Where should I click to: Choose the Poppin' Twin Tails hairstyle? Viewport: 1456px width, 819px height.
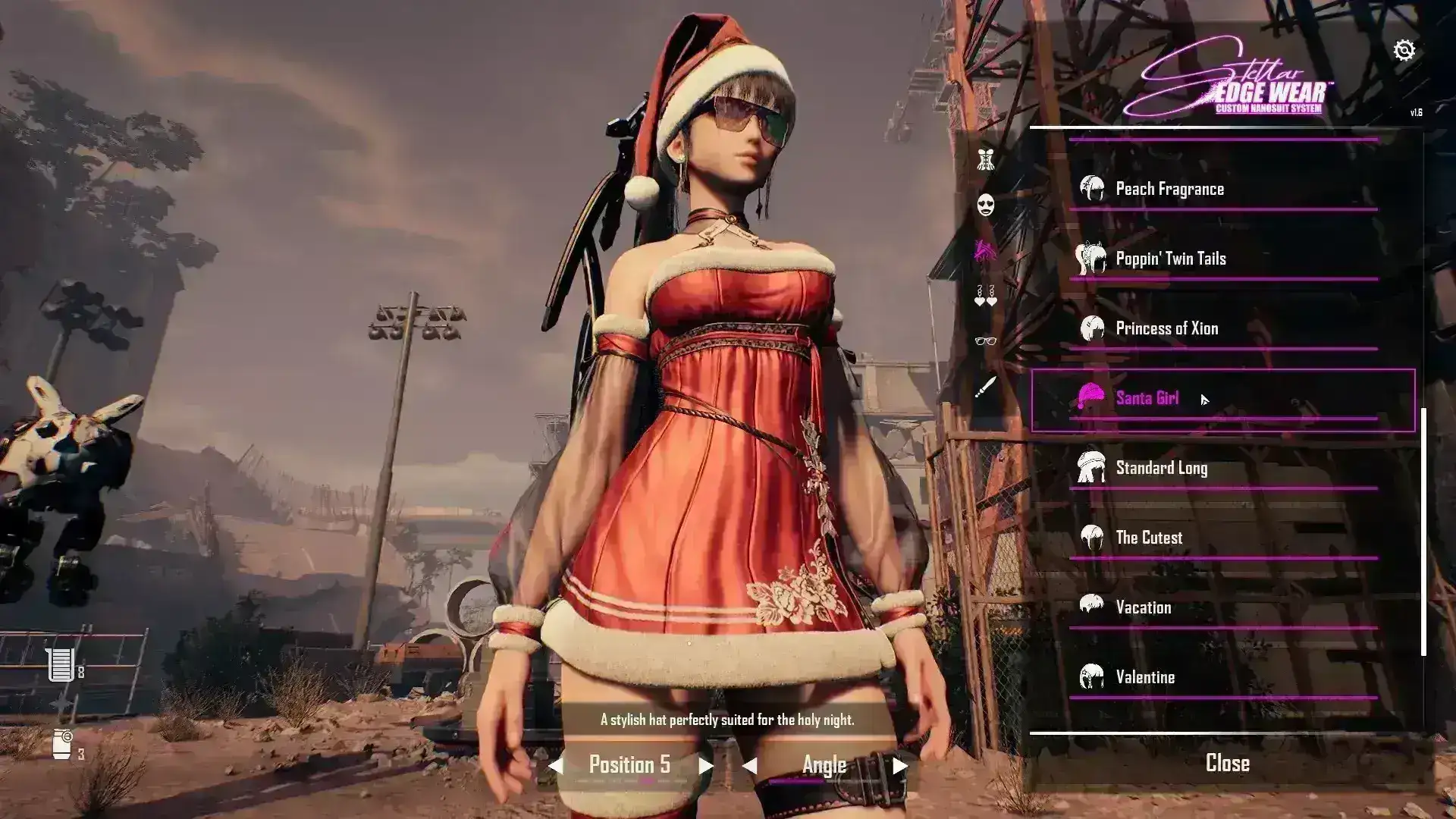coord(1170,259)
